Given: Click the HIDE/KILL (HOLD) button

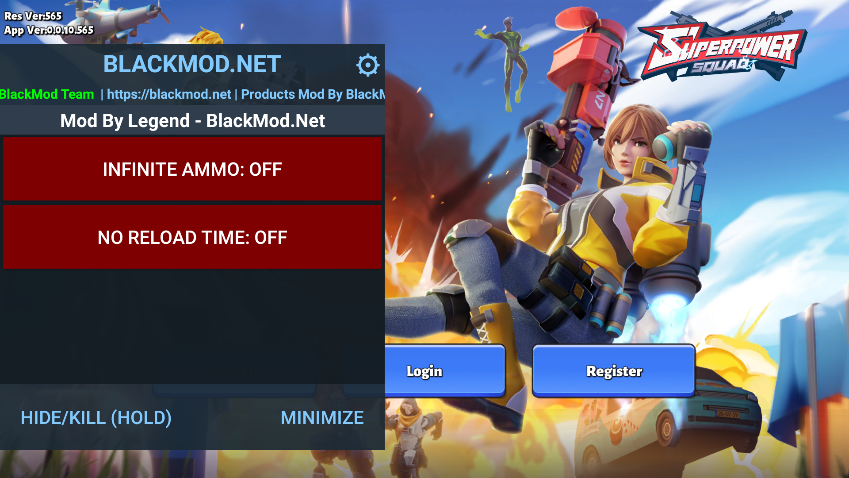Looking at the screenshot, I should click(96, 418).
